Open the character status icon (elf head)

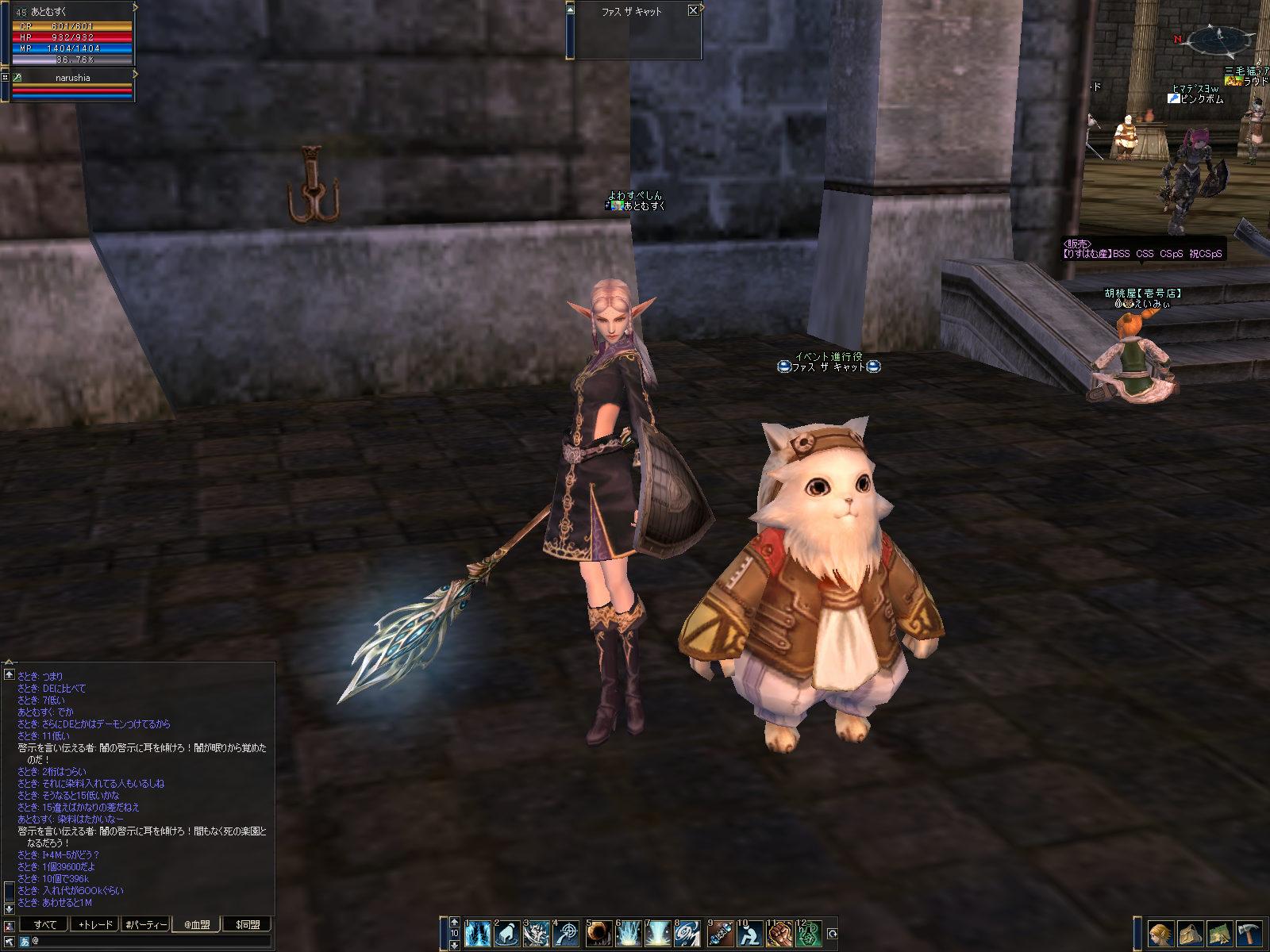[1160, 934]
